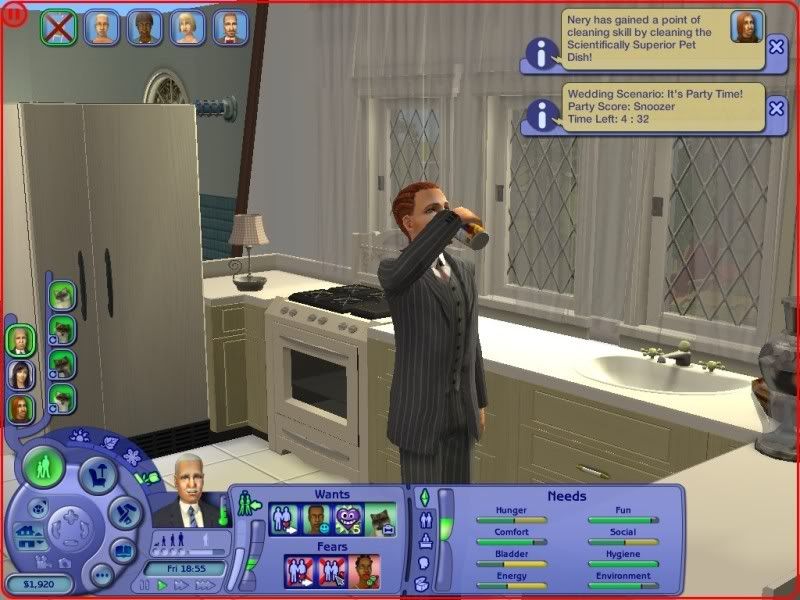Close the cleaning skill notification

pyautogui.click(x=776, y=45)
